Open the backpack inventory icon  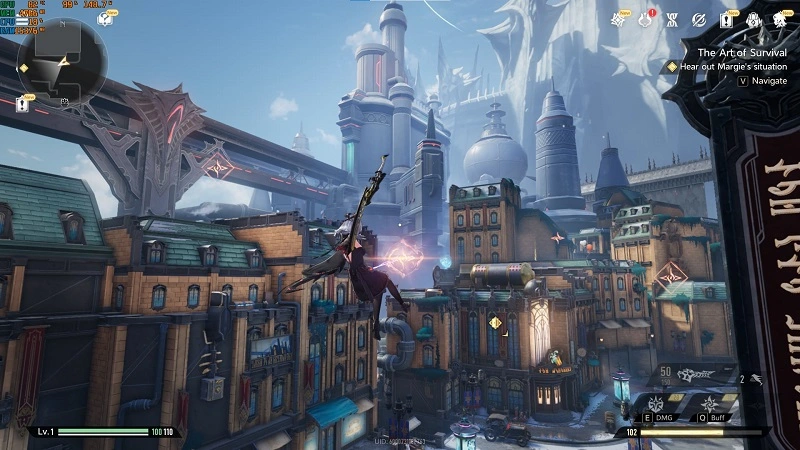(753, 19)
